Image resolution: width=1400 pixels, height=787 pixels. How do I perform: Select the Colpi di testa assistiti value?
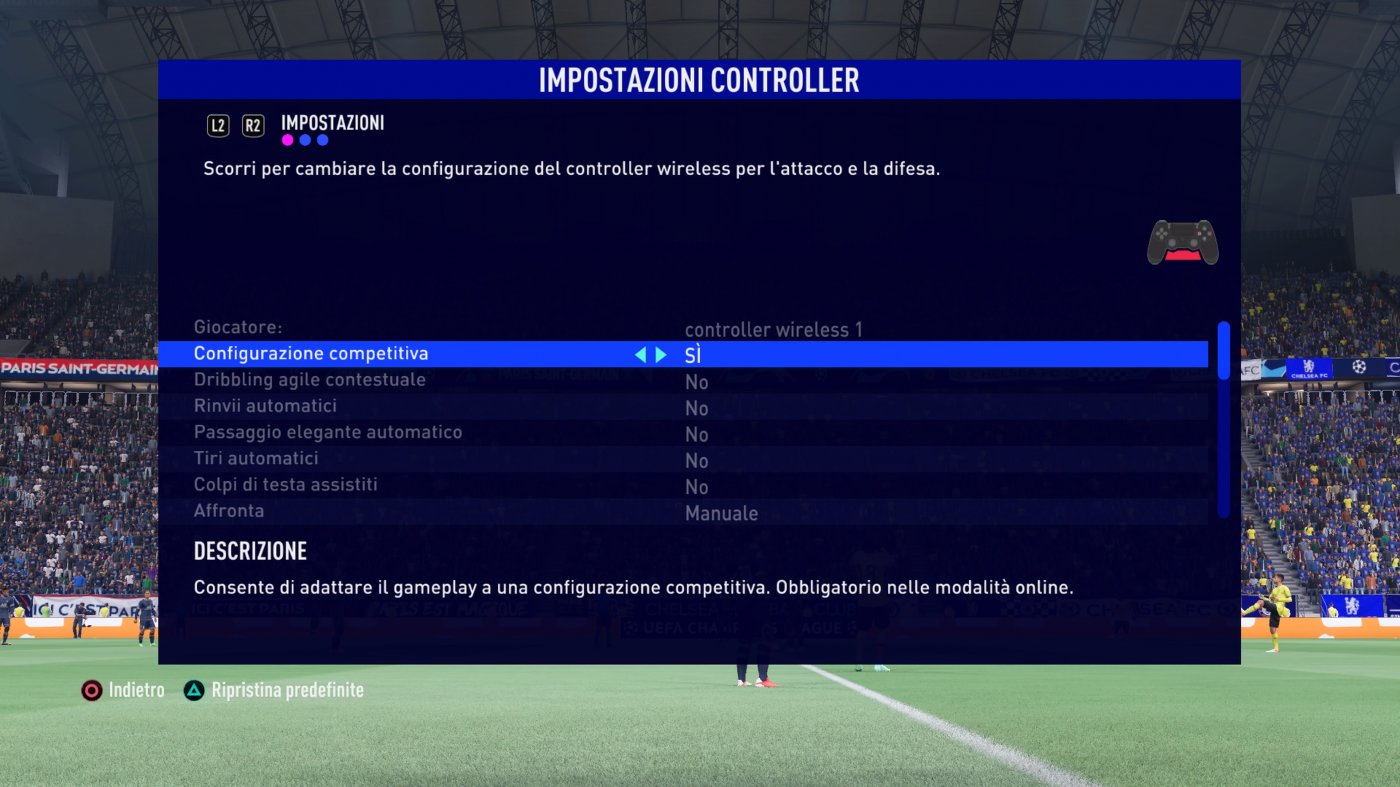tap(695, 486)
